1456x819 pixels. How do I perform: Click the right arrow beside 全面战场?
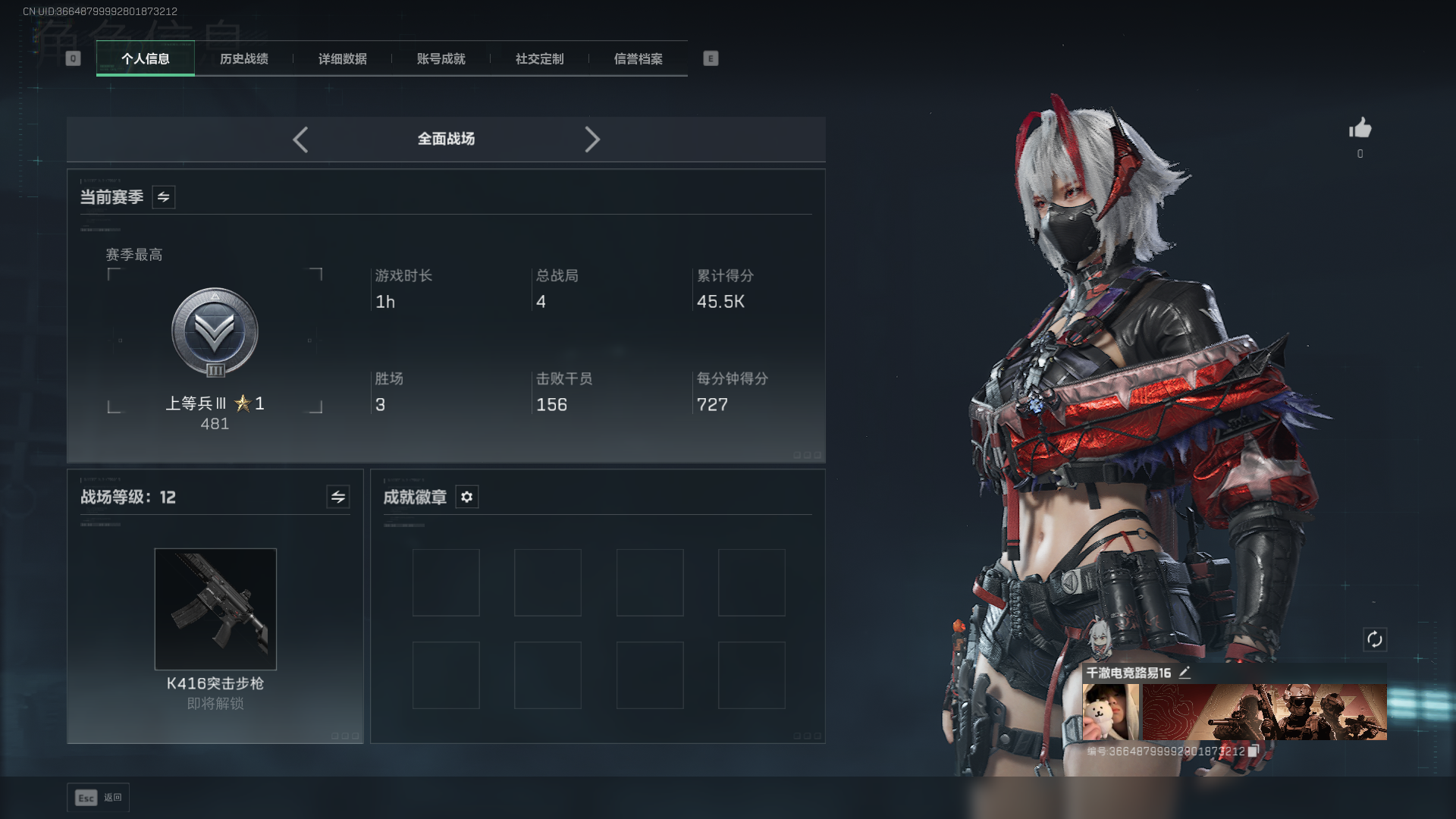592,140
